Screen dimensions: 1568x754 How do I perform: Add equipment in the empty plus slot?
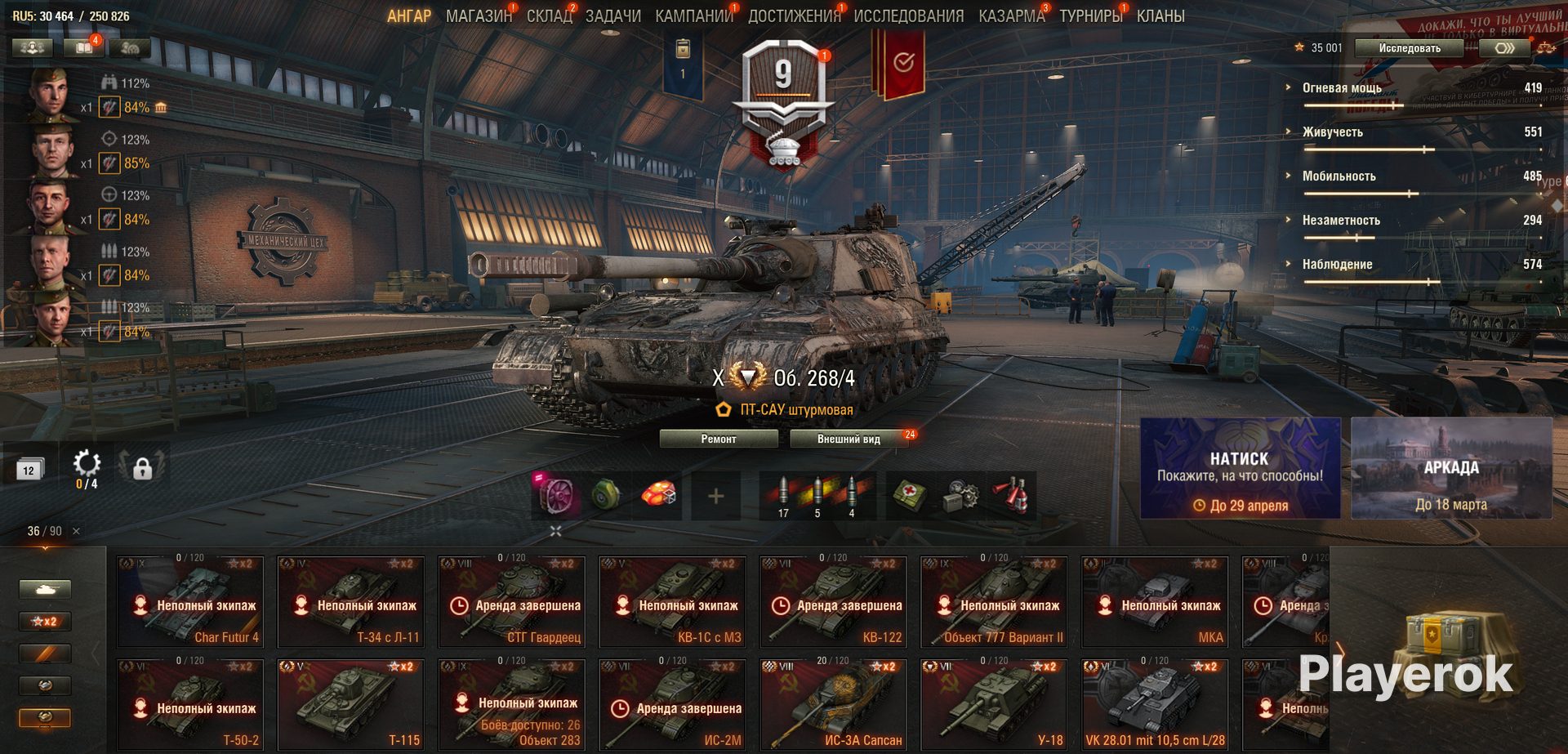[715, 496]
